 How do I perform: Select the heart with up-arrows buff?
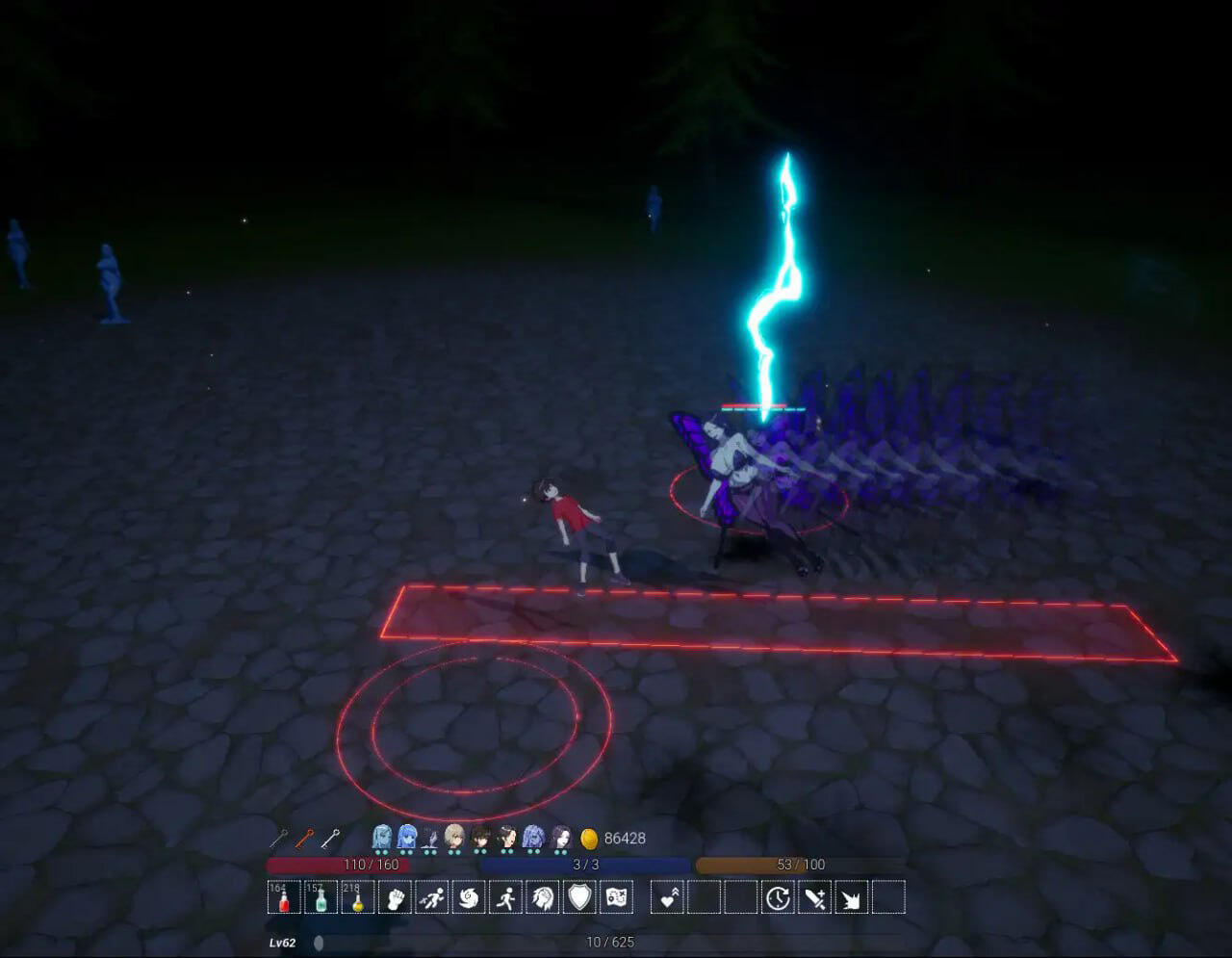(x=668, y=897)
